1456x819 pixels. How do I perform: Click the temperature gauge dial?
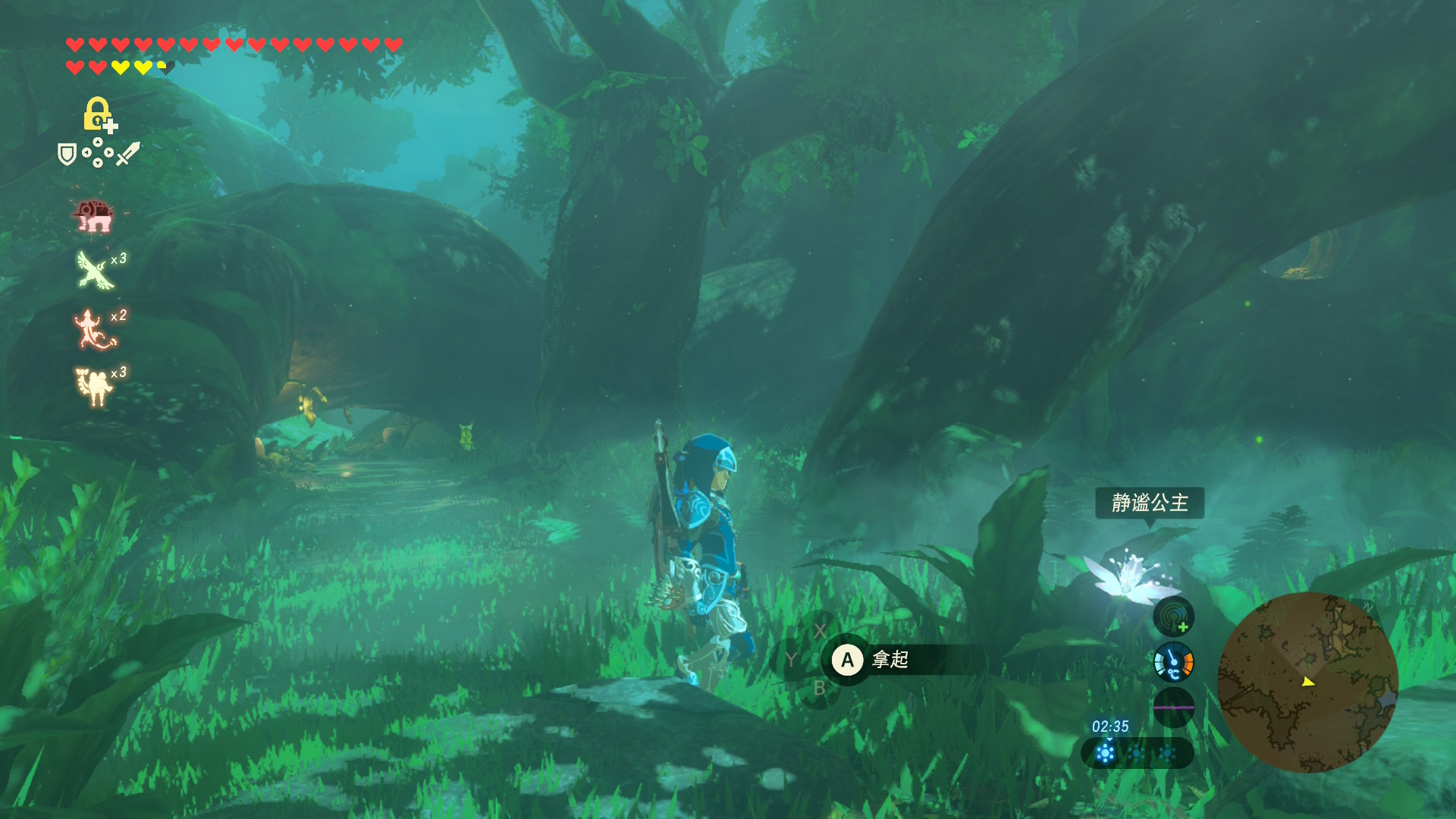(x=1173, y=662)
